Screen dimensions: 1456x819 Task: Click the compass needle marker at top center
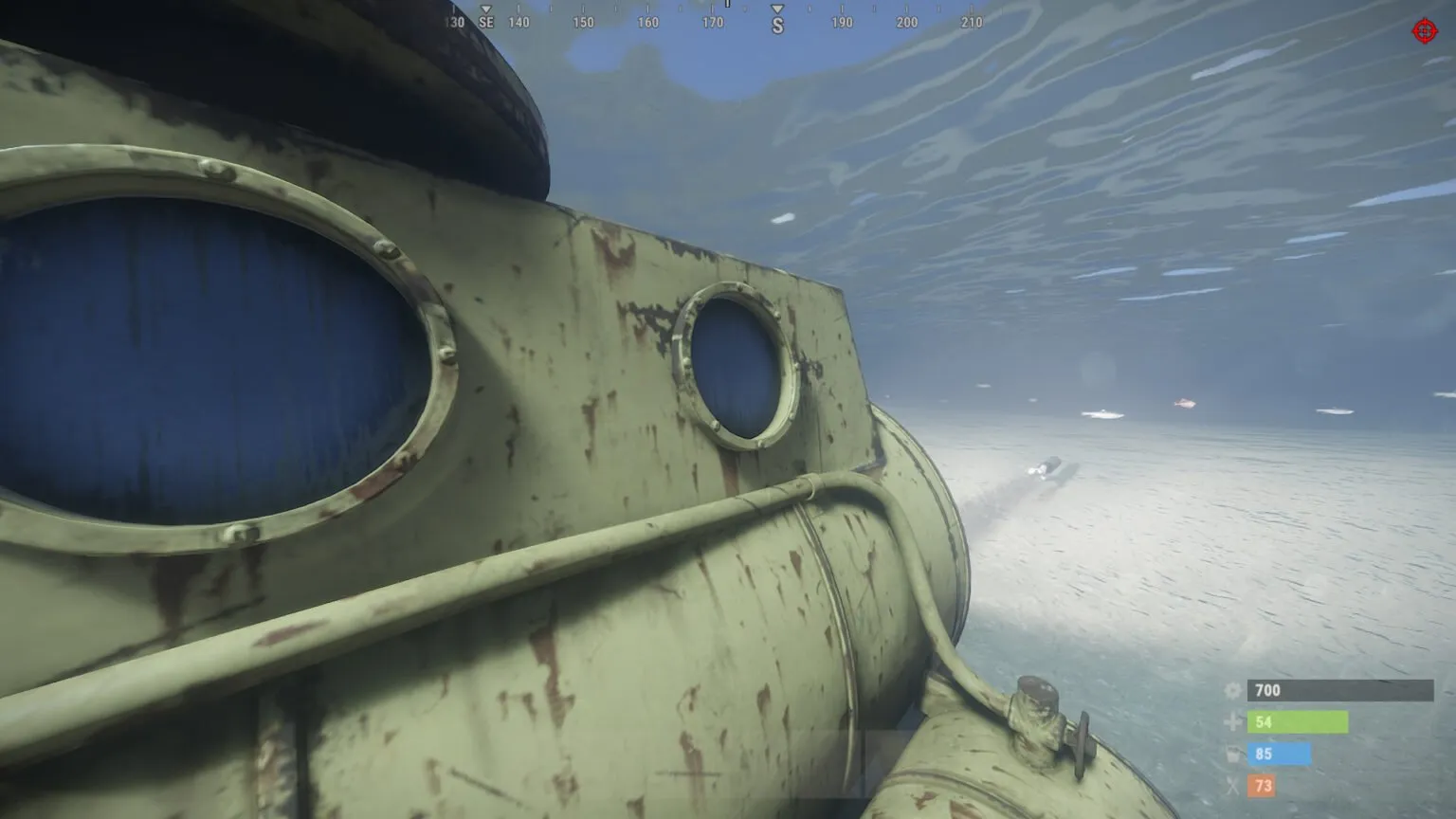click(727, 6)
